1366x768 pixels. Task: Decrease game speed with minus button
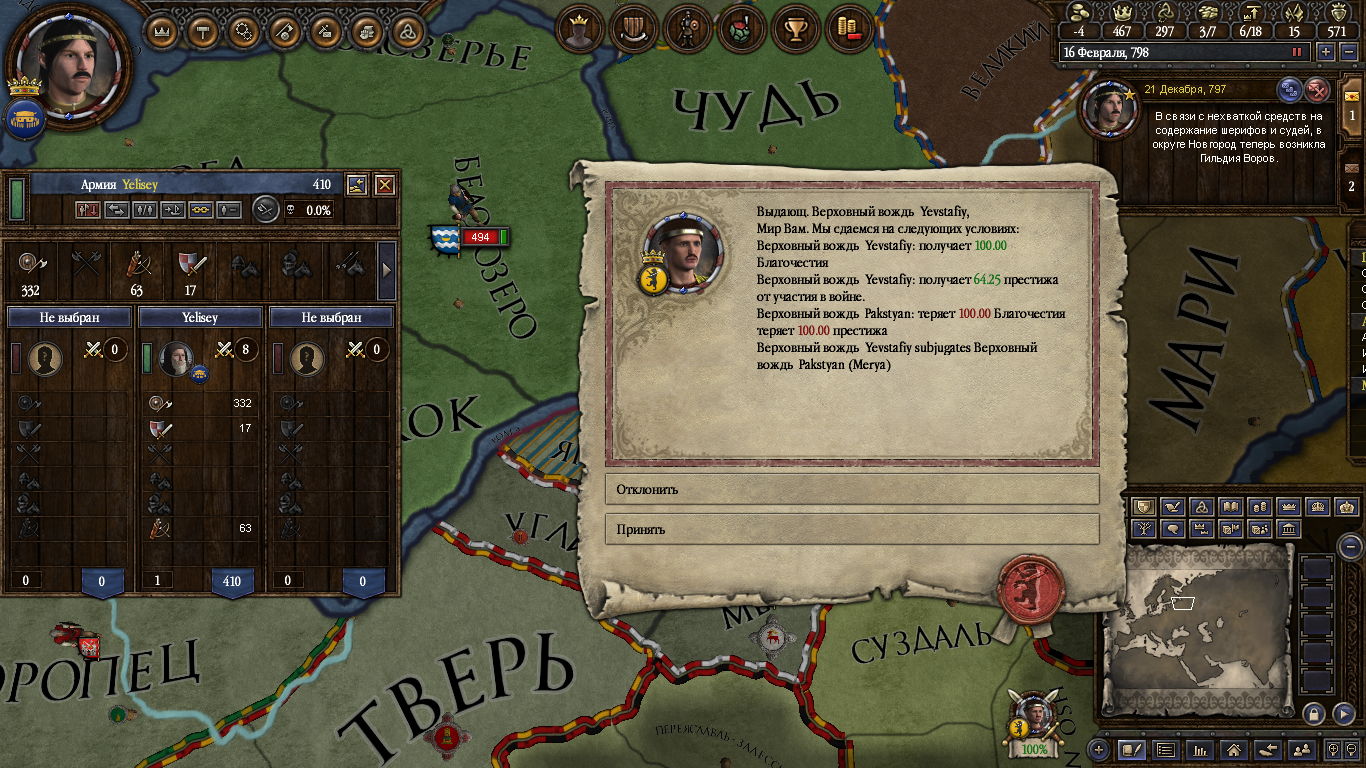point(1348,52)
